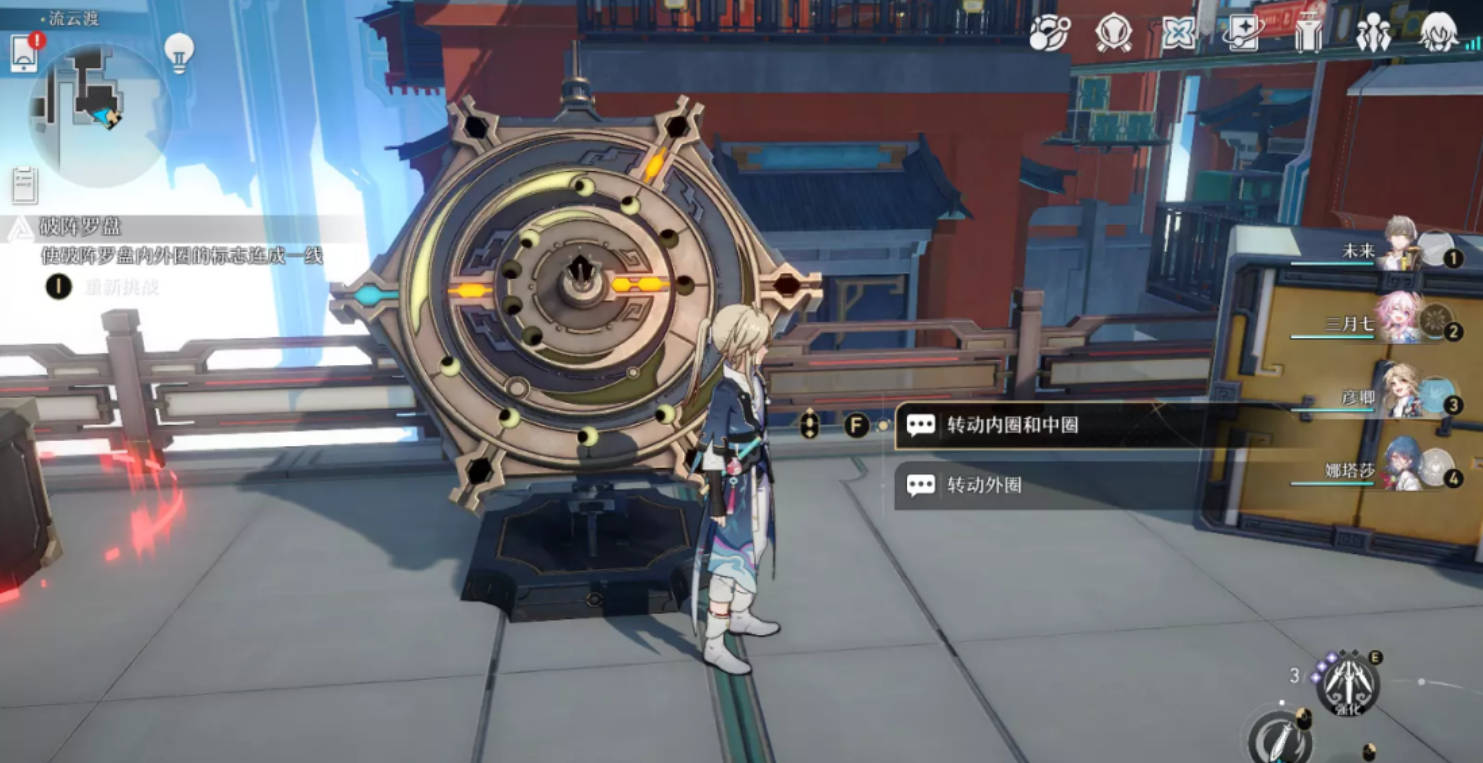Select the 破阵罗盘 mission tracker
This screenshot has height=763, width=1483.
pos(80,228)
